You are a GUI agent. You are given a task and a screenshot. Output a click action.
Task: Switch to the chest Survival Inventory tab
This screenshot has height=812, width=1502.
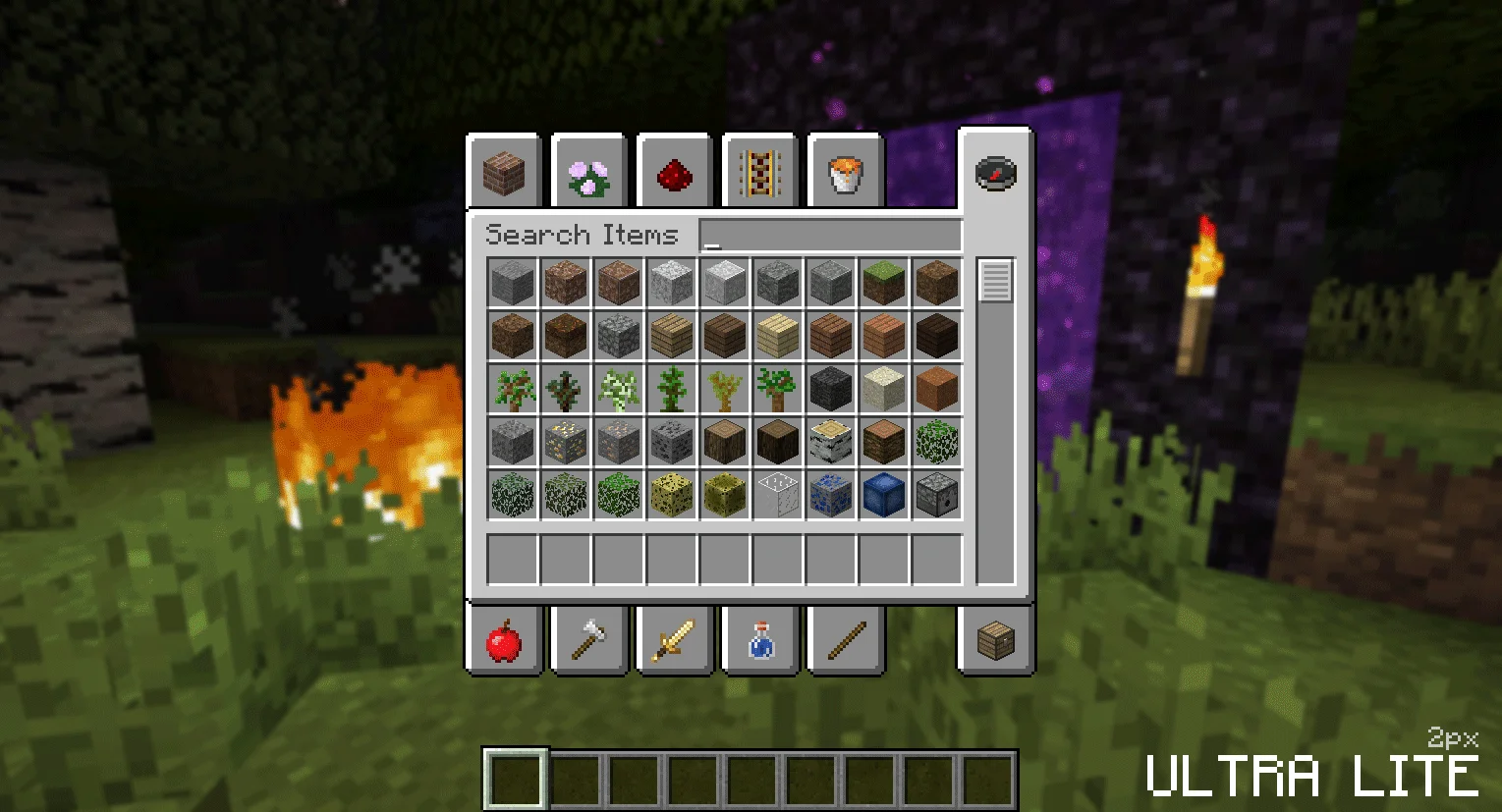pos(995,642)
